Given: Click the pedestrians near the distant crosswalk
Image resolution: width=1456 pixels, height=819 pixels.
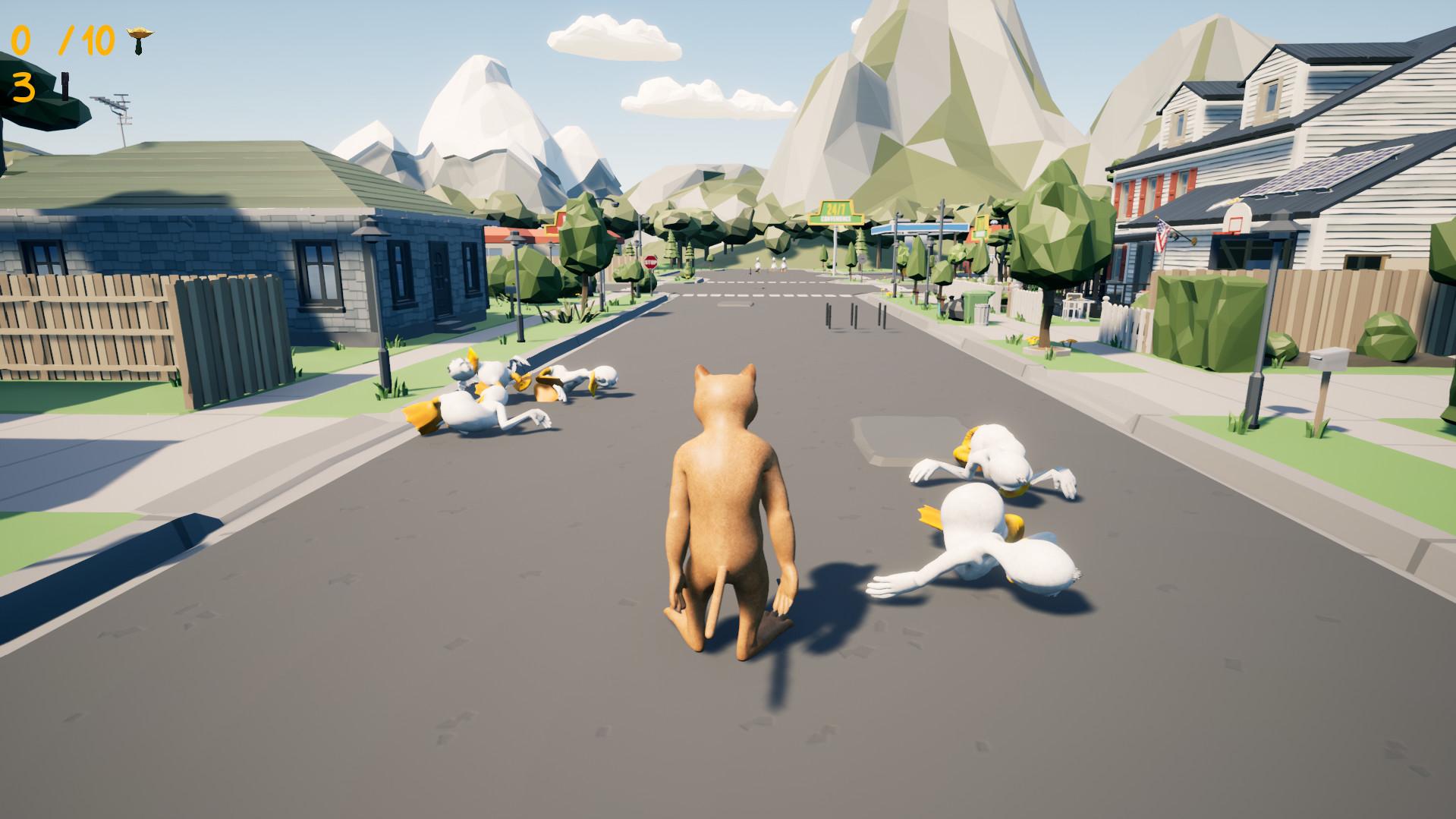Looking at the screenshot, I should [772, 265].
